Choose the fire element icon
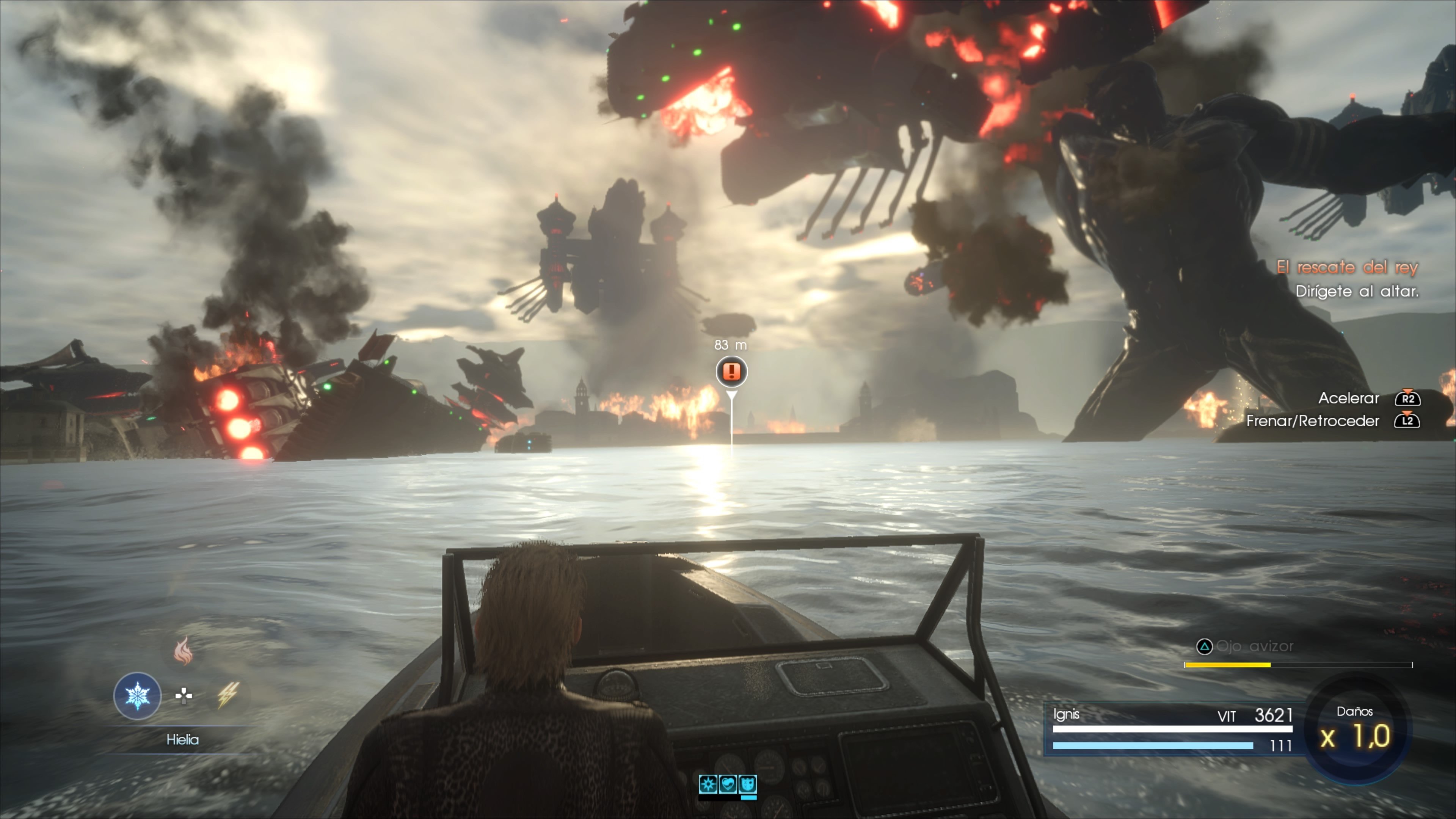Screen dimensions: 1456x819 [x=183, y=651]
